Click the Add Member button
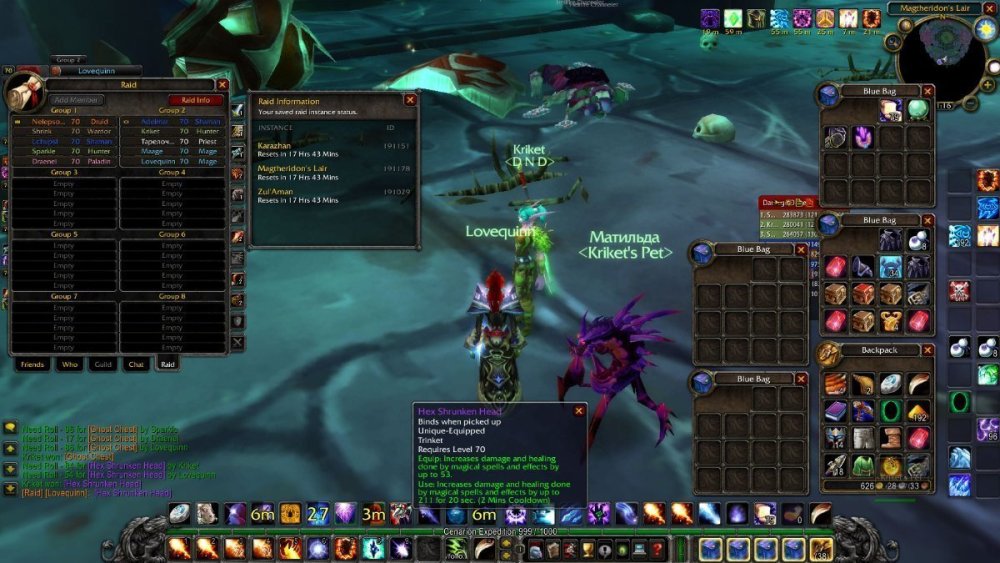1000x563 pixels. 75,100
